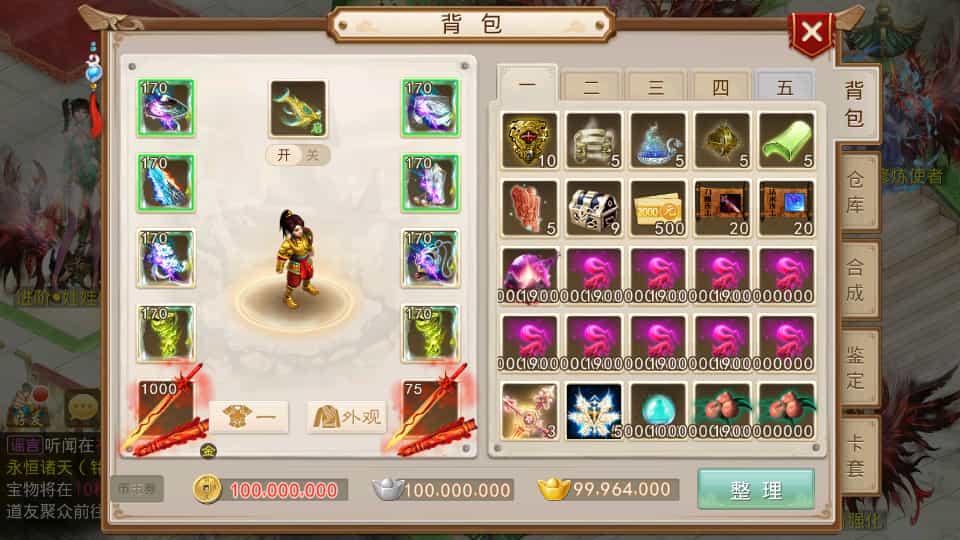The width and height of the screenshot is (960, 540).
Task: Open the chat bubble icon
Action: [82, 407]
